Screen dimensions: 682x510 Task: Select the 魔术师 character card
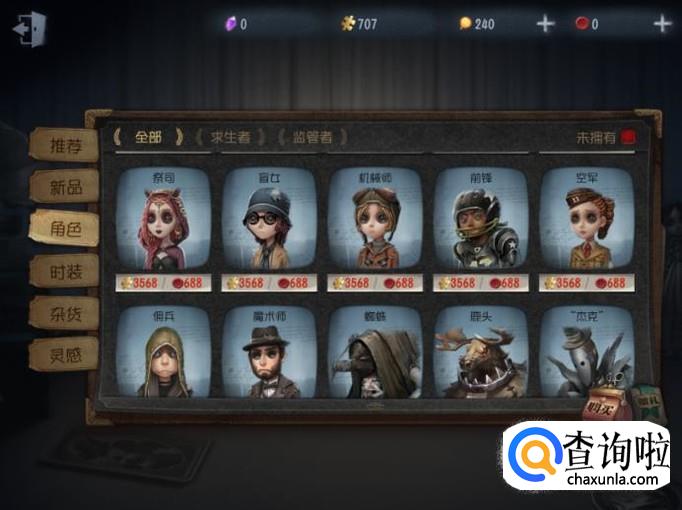pos(269,353)
